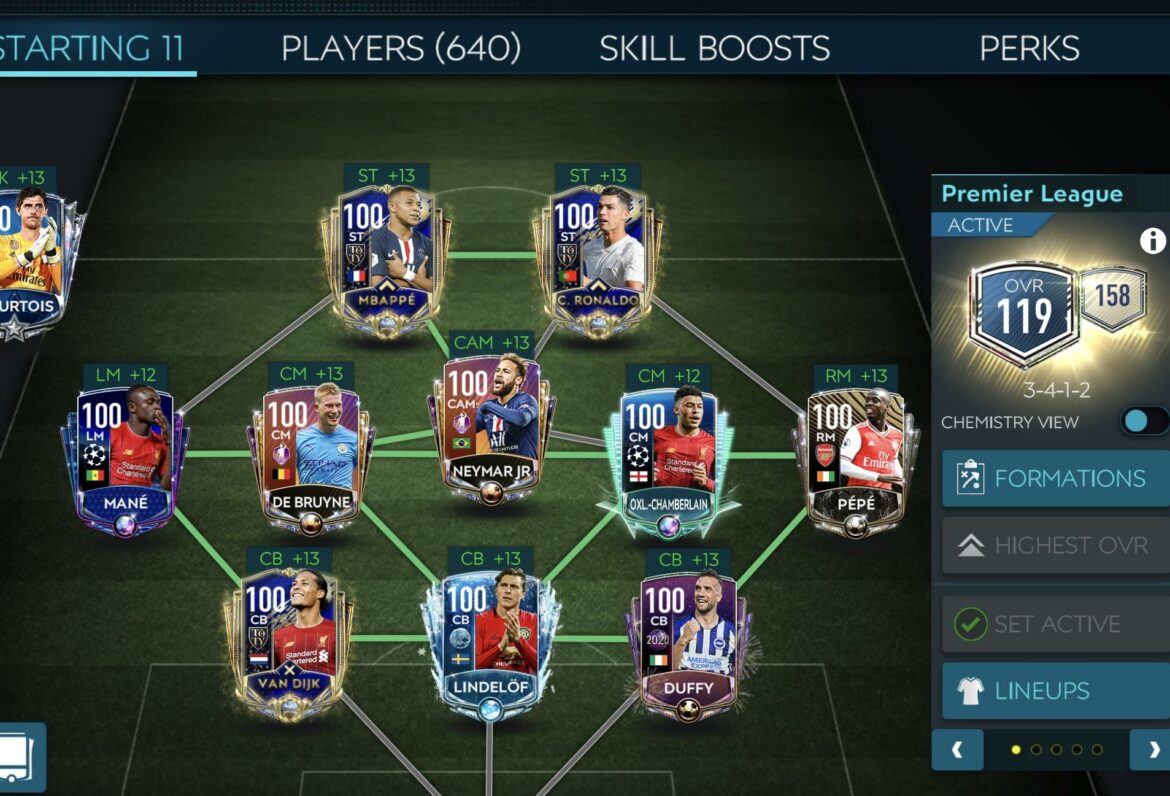Open the Skill Boosts tab

point(714,48)
